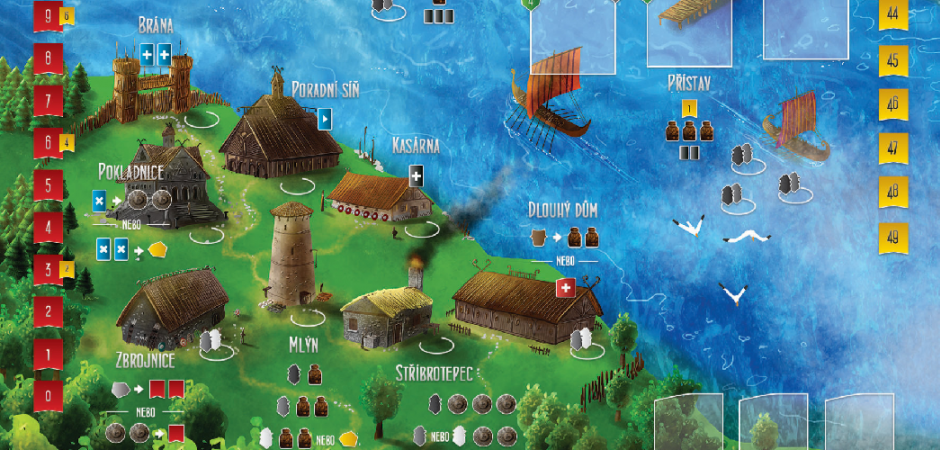The width and height of the screenshot is (940, 450).
Task: Select the Kasárna barracks building
Action: click(378, 197)
